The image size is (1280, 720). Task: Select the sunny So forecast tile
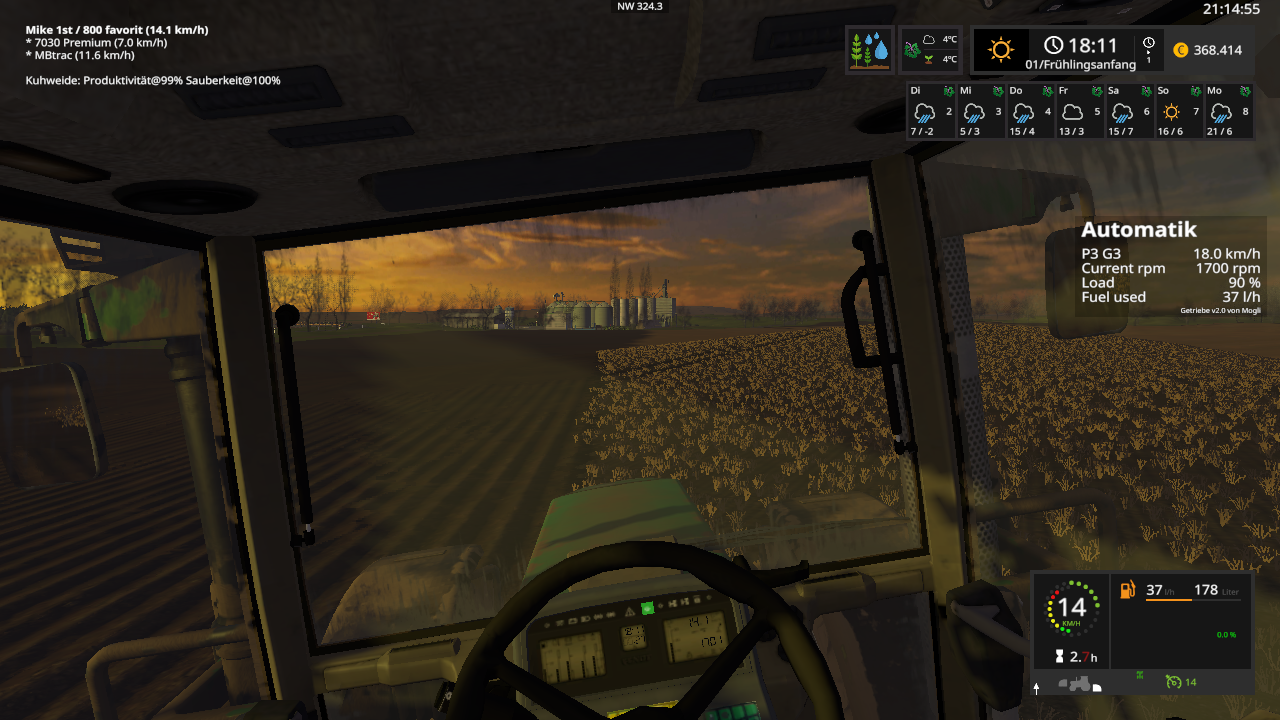1179,111
